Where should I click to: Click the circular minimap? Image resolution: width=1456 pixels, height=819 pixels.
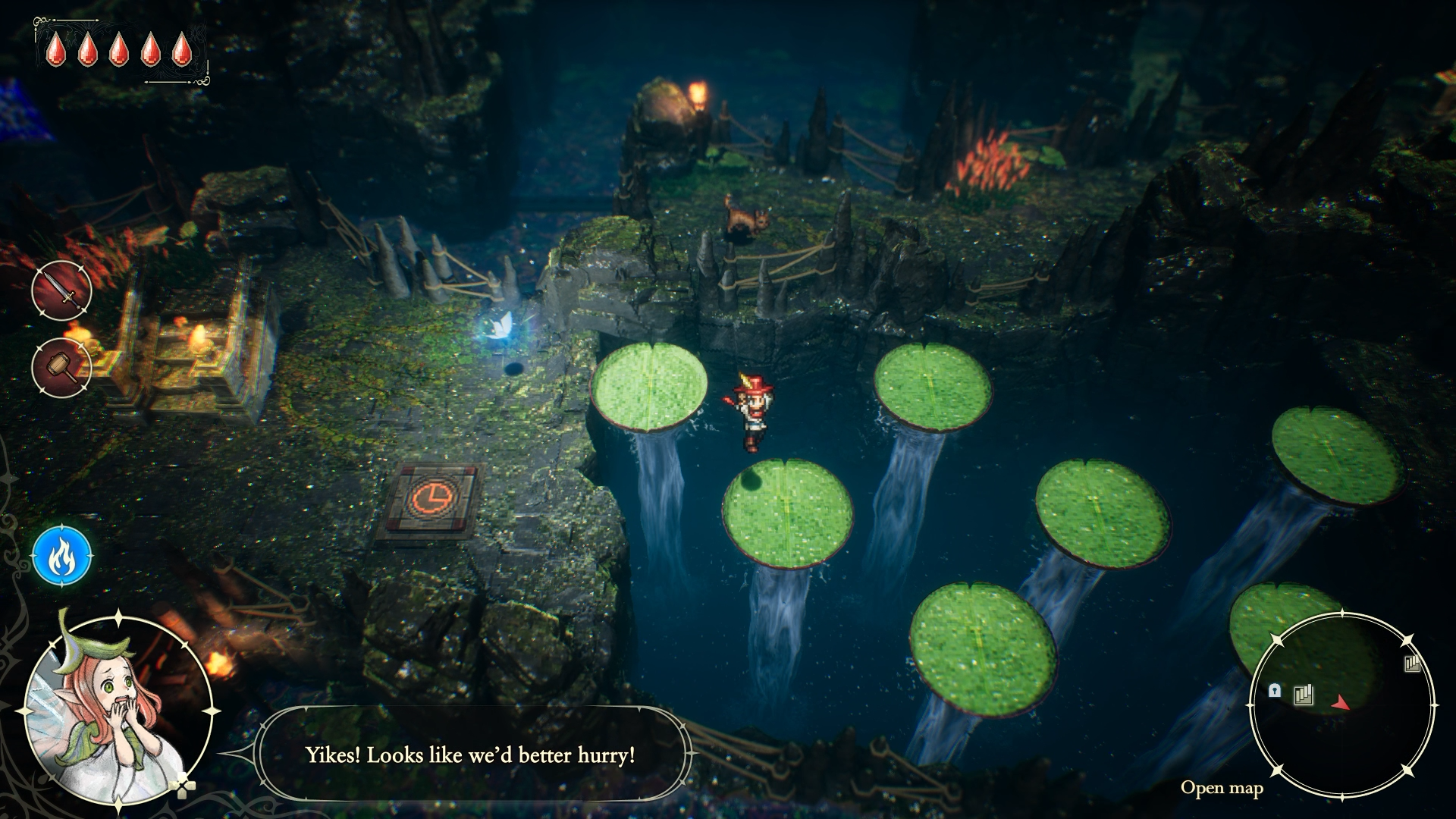pyautogui.click(x=1341, y=705)
